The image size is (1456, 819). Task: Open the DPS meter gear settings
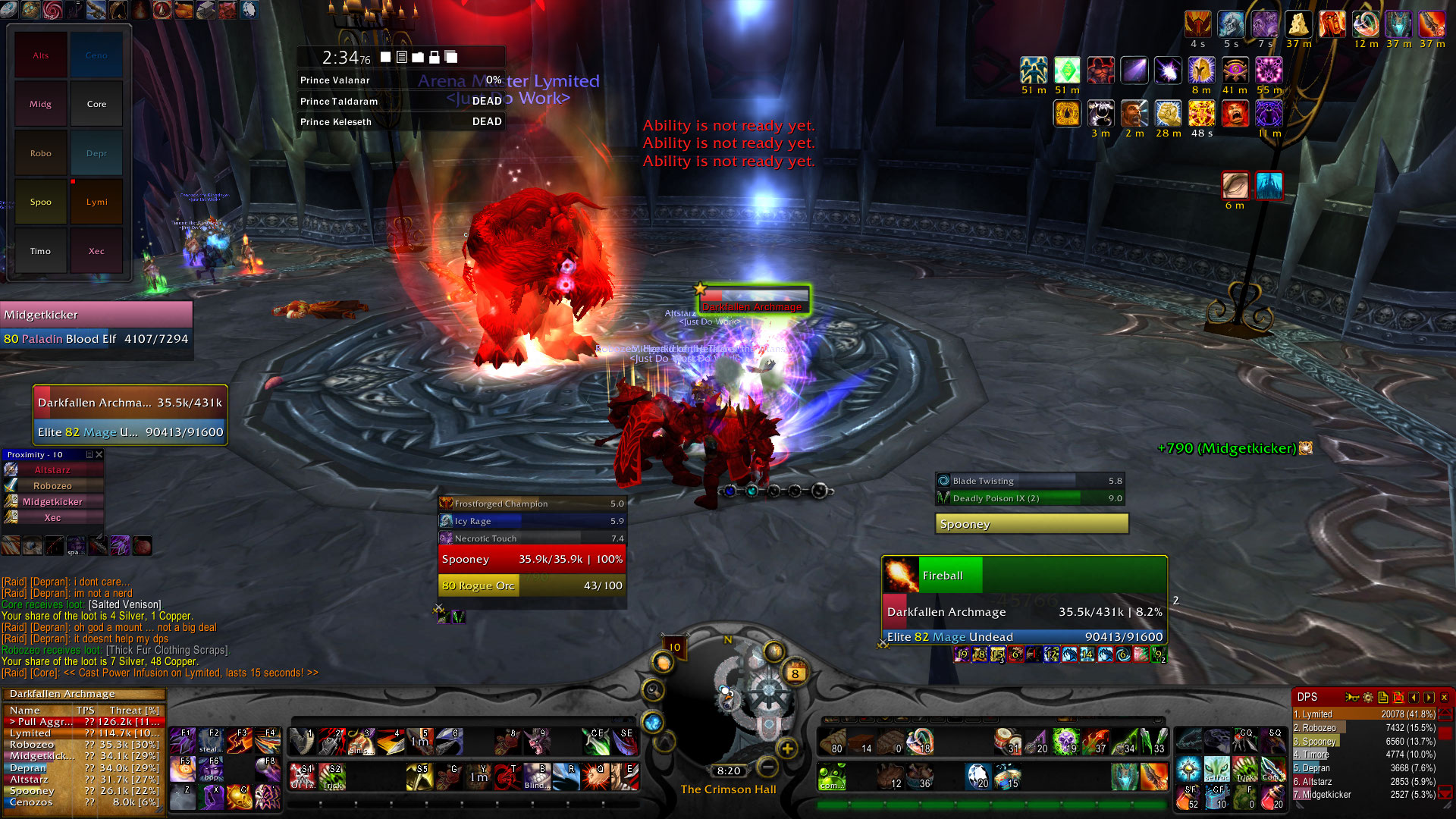click(x=1368, y=697)
